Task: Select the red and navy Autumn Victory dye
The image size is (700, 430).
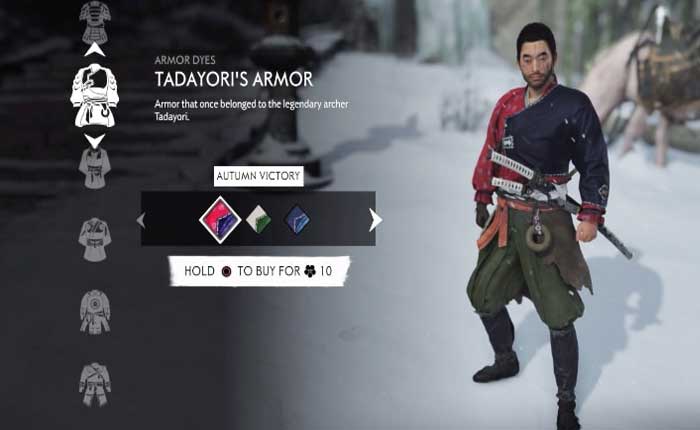Action: point(219,218)
